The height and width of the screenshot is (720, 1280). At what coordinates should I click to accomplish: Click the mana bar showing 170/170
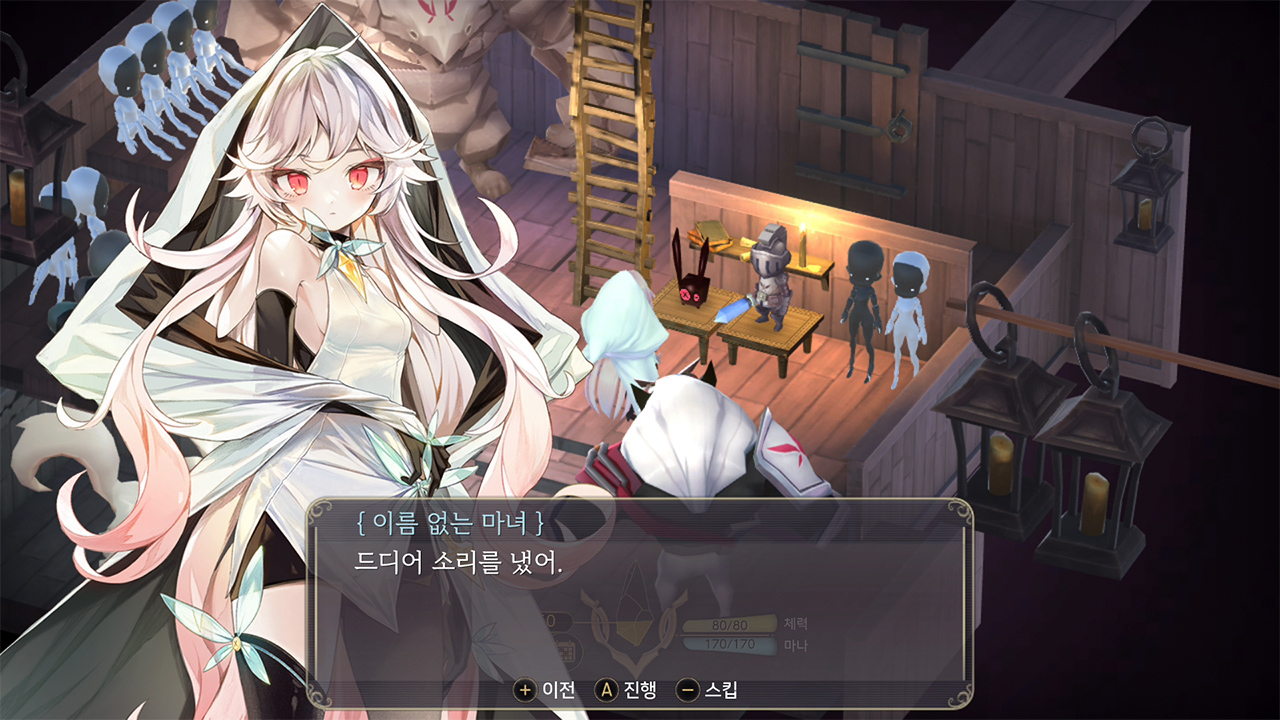(x=731, y=642)
